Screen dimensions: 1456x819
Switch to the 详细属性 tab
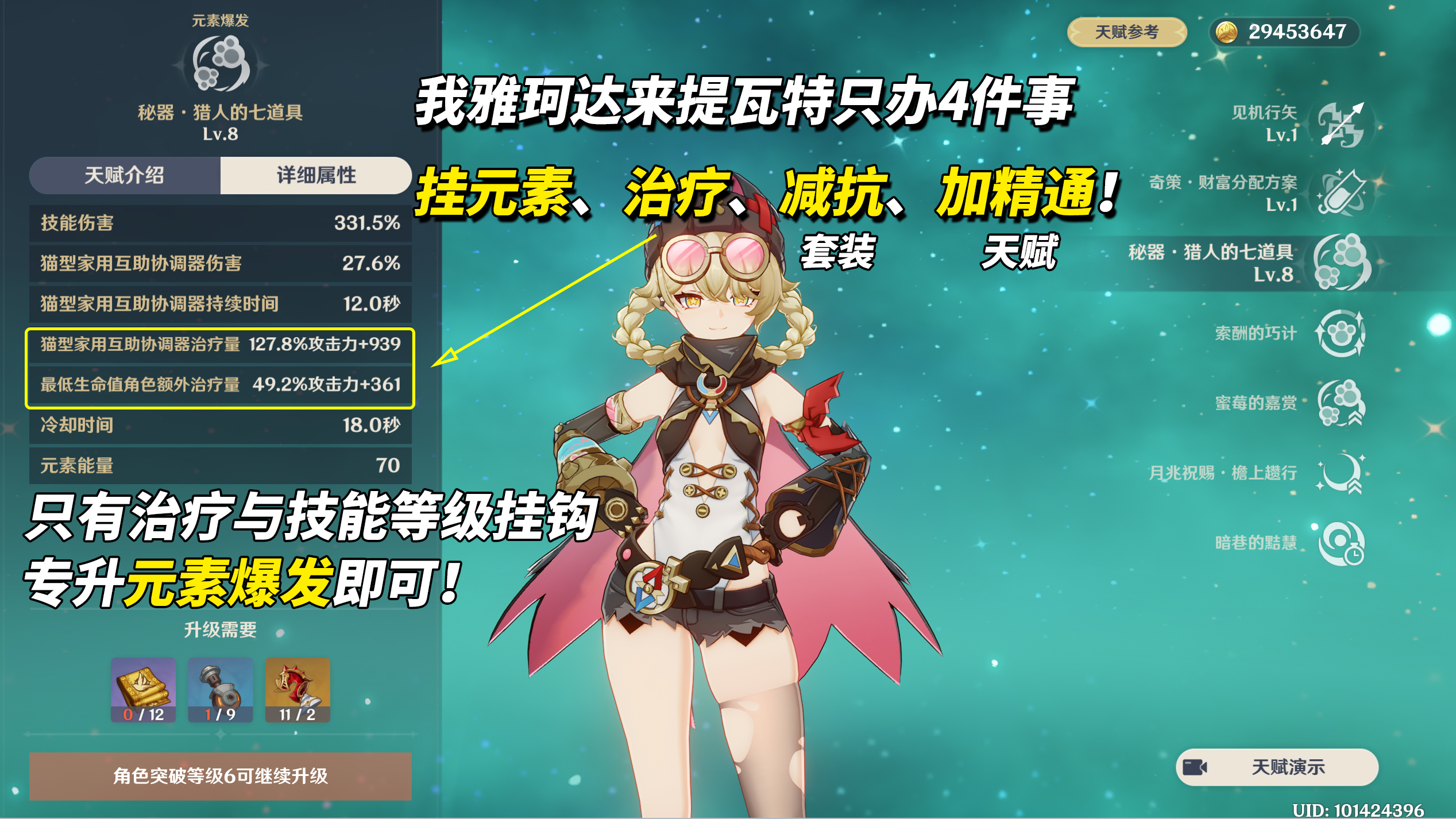(316, 176)
